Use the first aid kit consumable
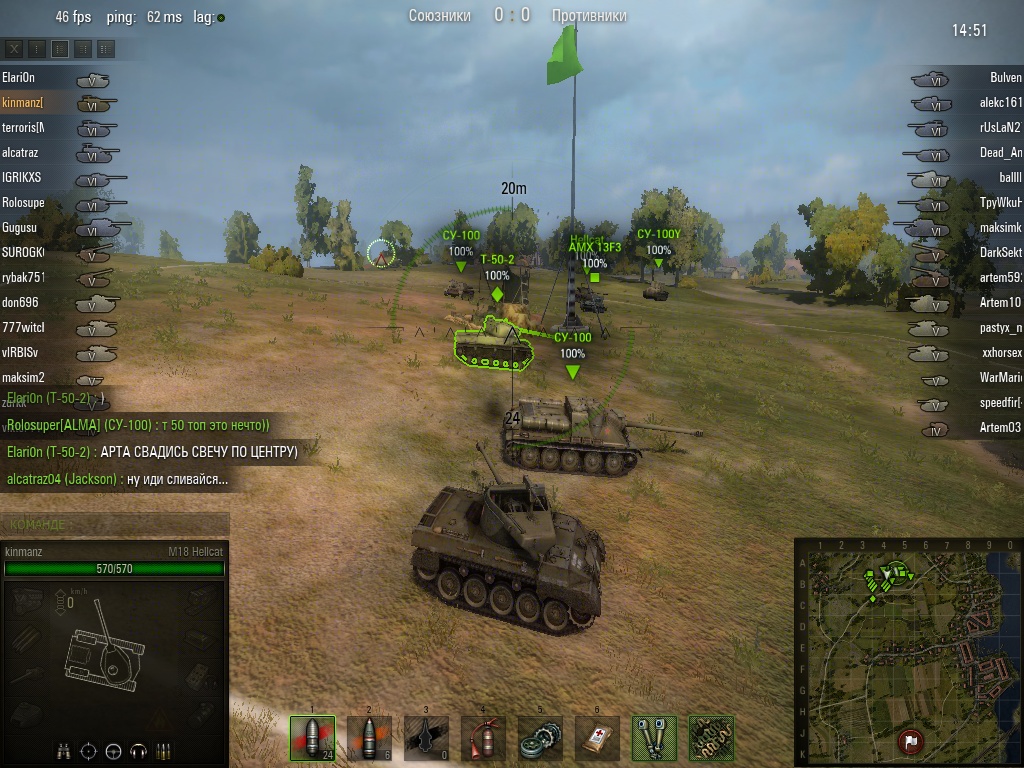 [597, 738]
